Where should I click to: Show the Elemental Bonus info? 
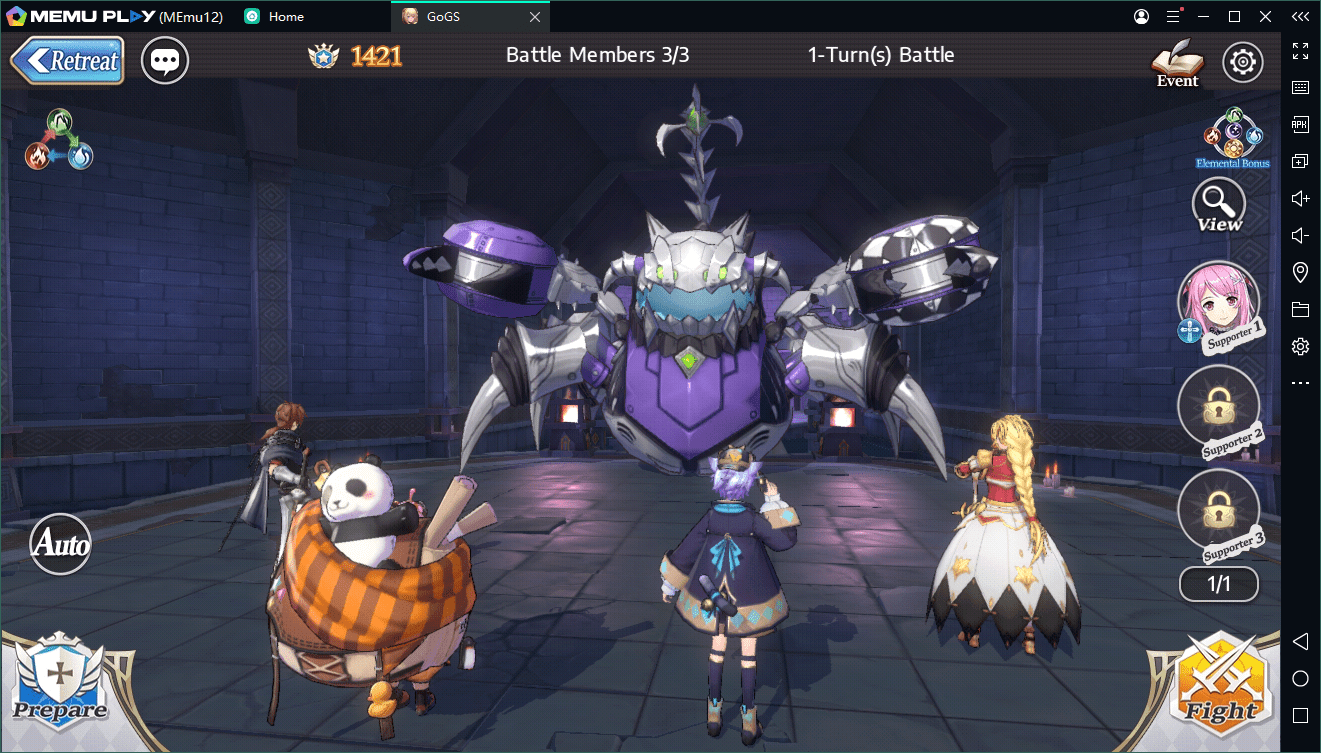coord(1233,137)
